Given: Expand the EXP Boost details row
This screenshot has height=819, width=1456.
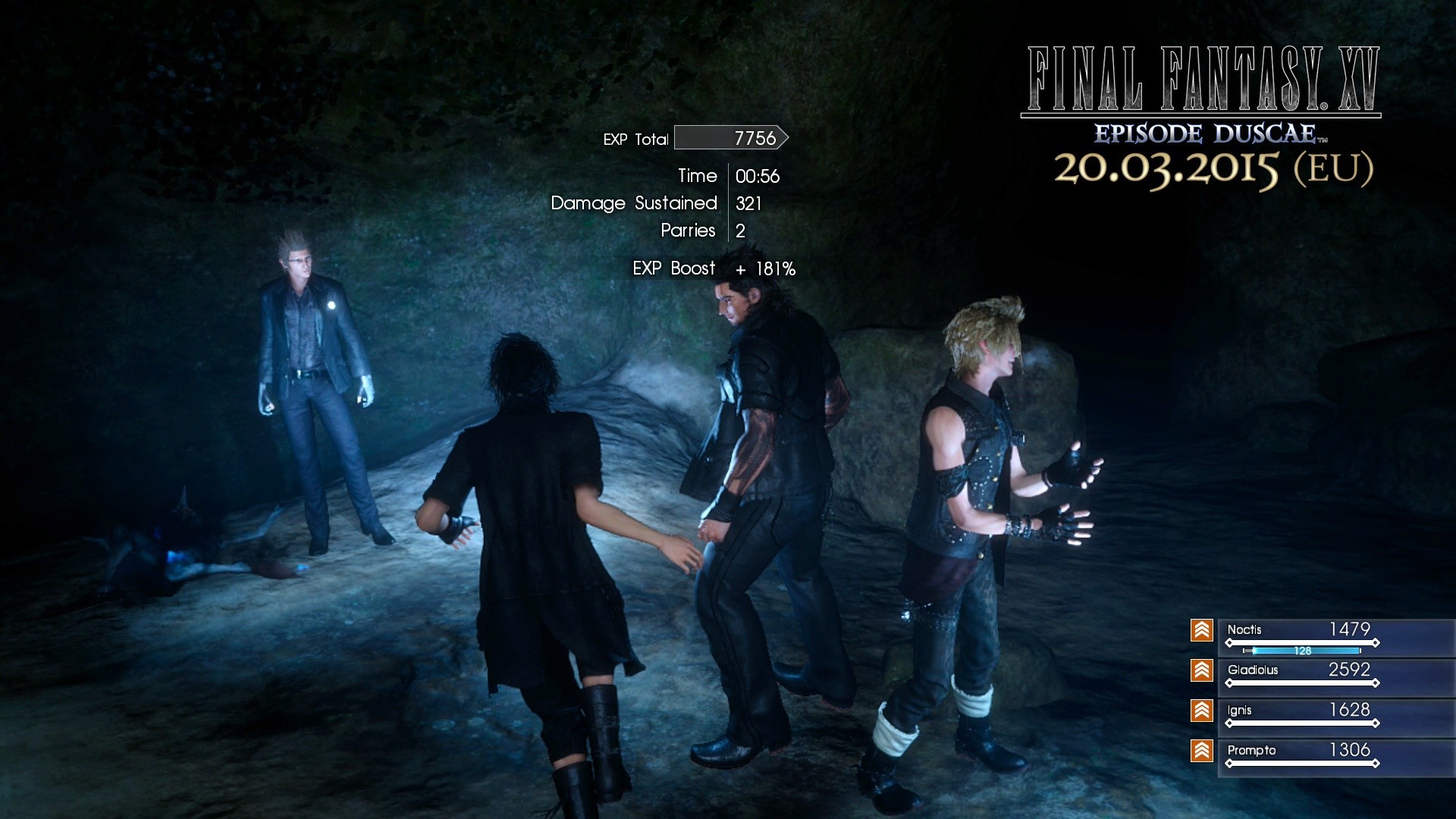Looking at the screenshot, I should click(x=713, y=268).
